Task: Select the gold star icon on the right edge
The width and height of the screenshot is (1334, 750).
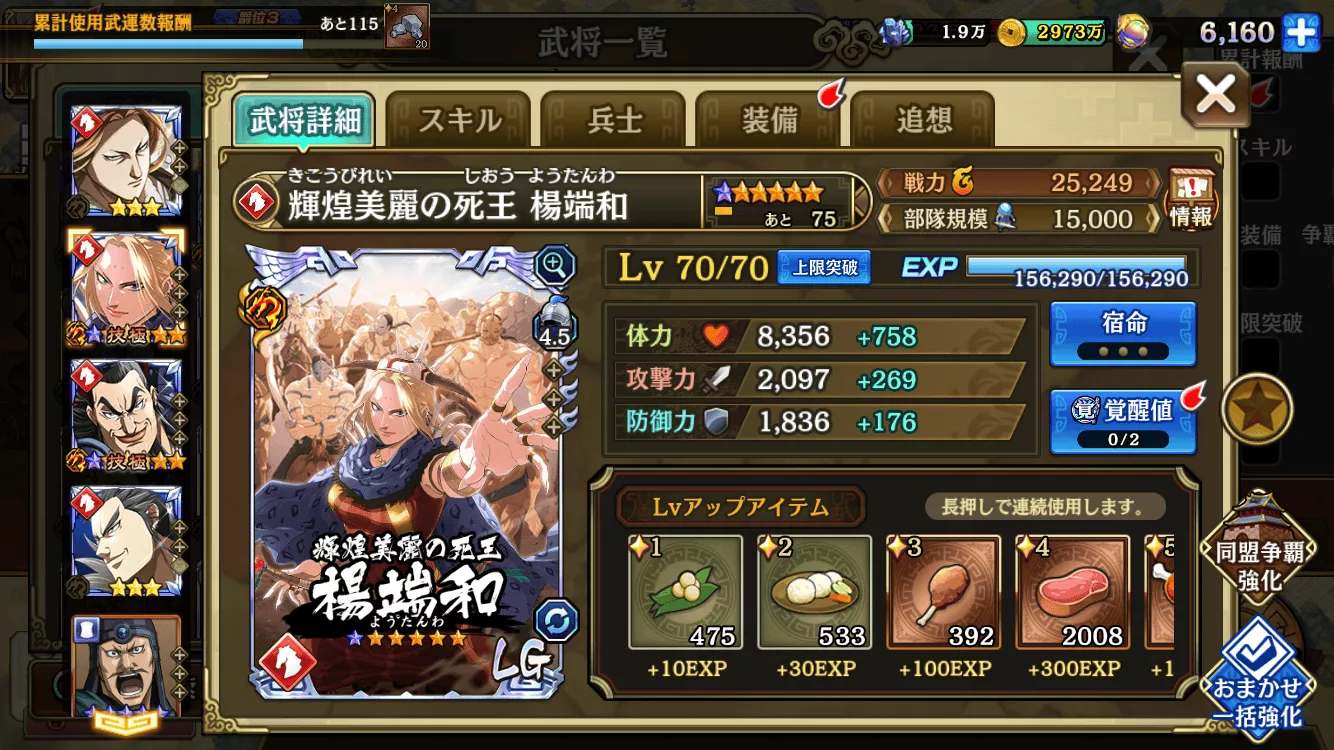Action: pyautogui.click(x=1258, y=408)
